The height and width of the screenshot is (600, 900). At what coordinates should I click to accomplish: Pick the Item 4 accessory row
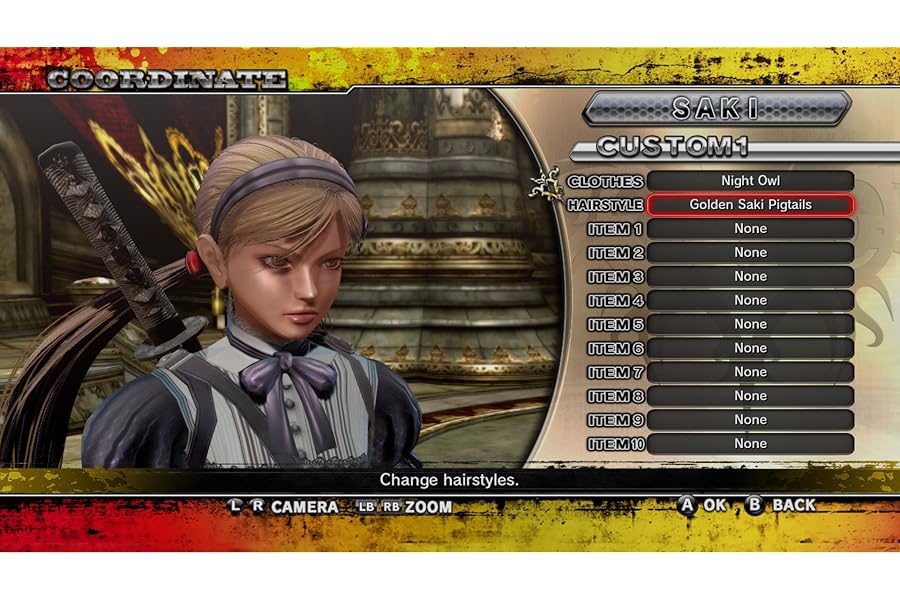point(750,300)
